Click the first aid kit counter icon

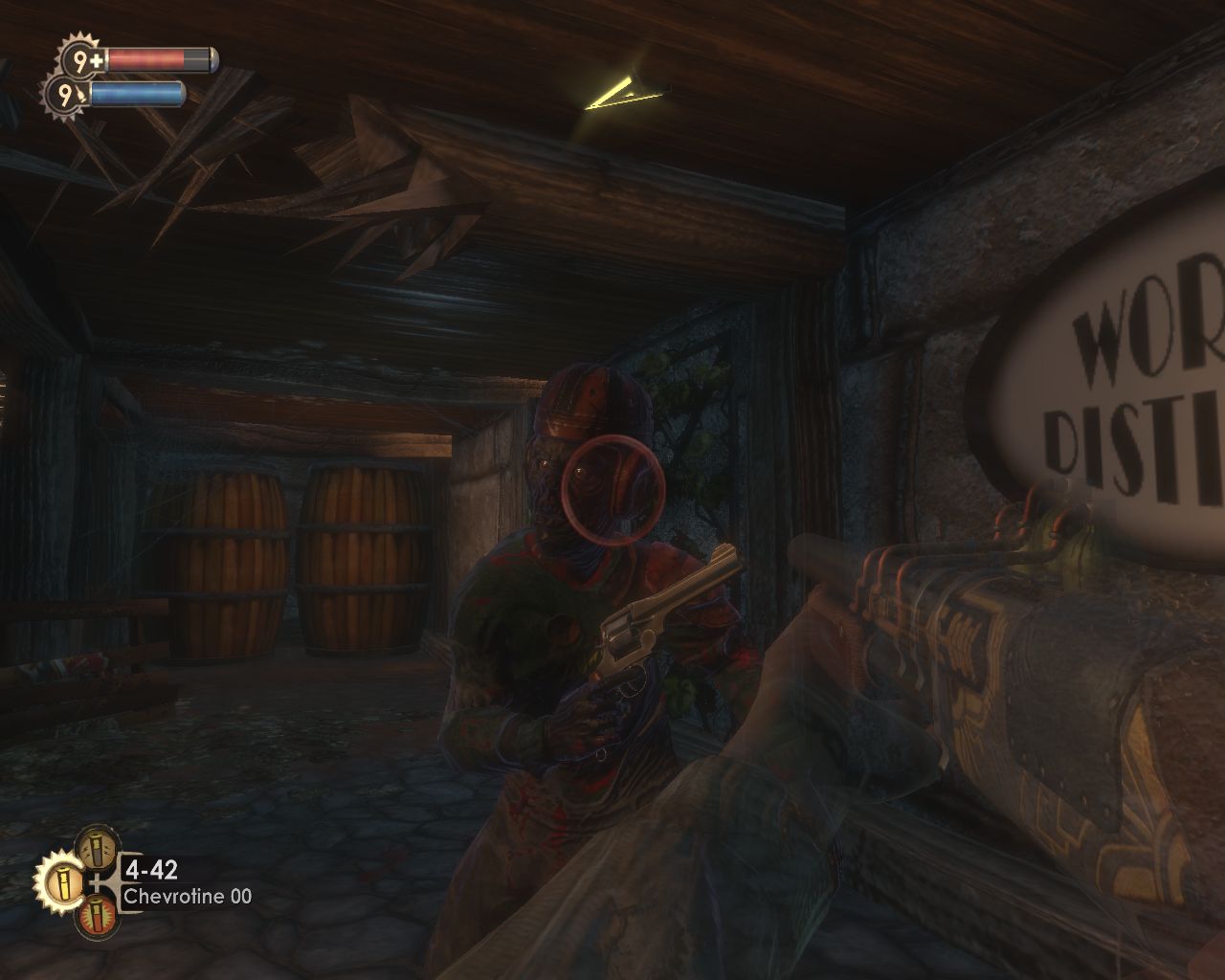[x=81, y=61]
